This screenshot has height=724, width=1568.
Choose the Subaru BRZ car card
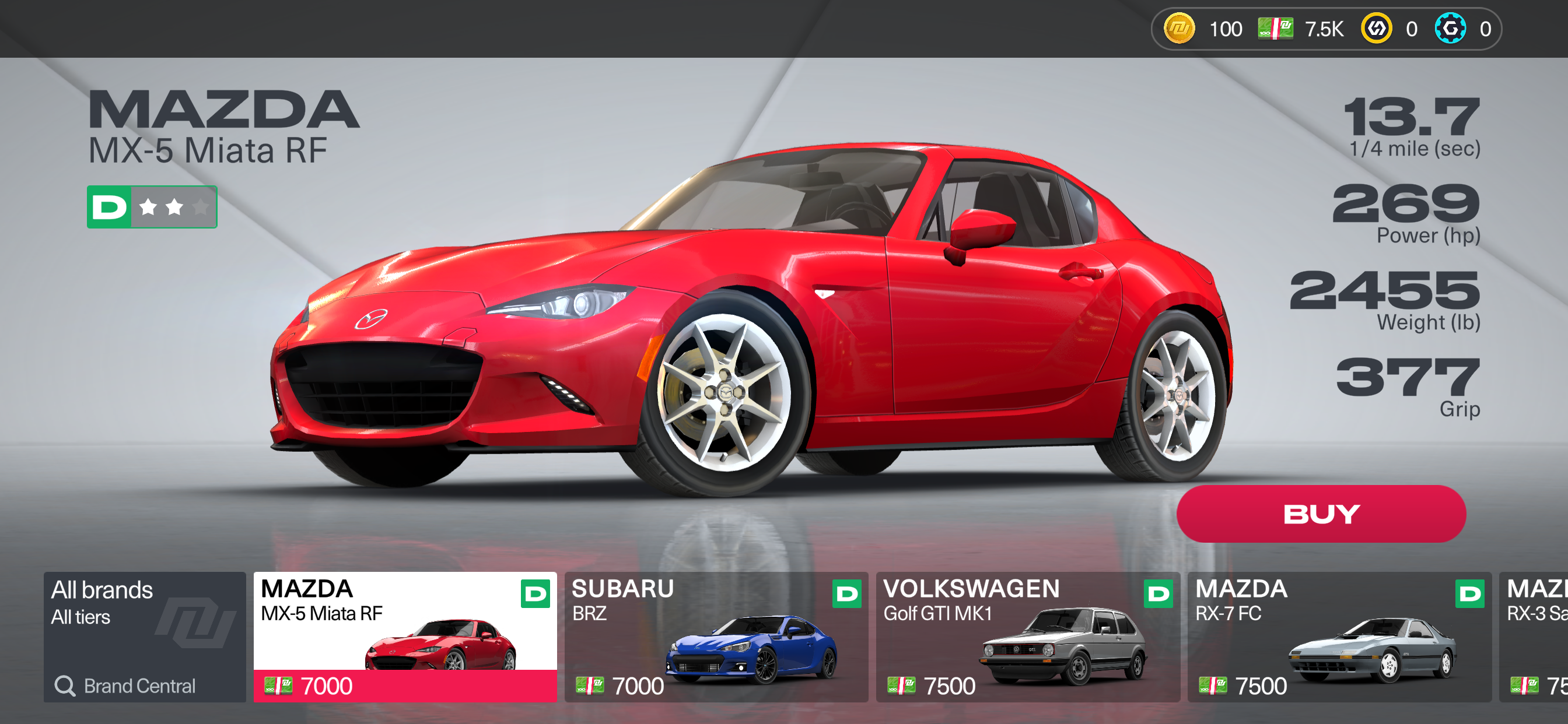[x=716, y=637]
